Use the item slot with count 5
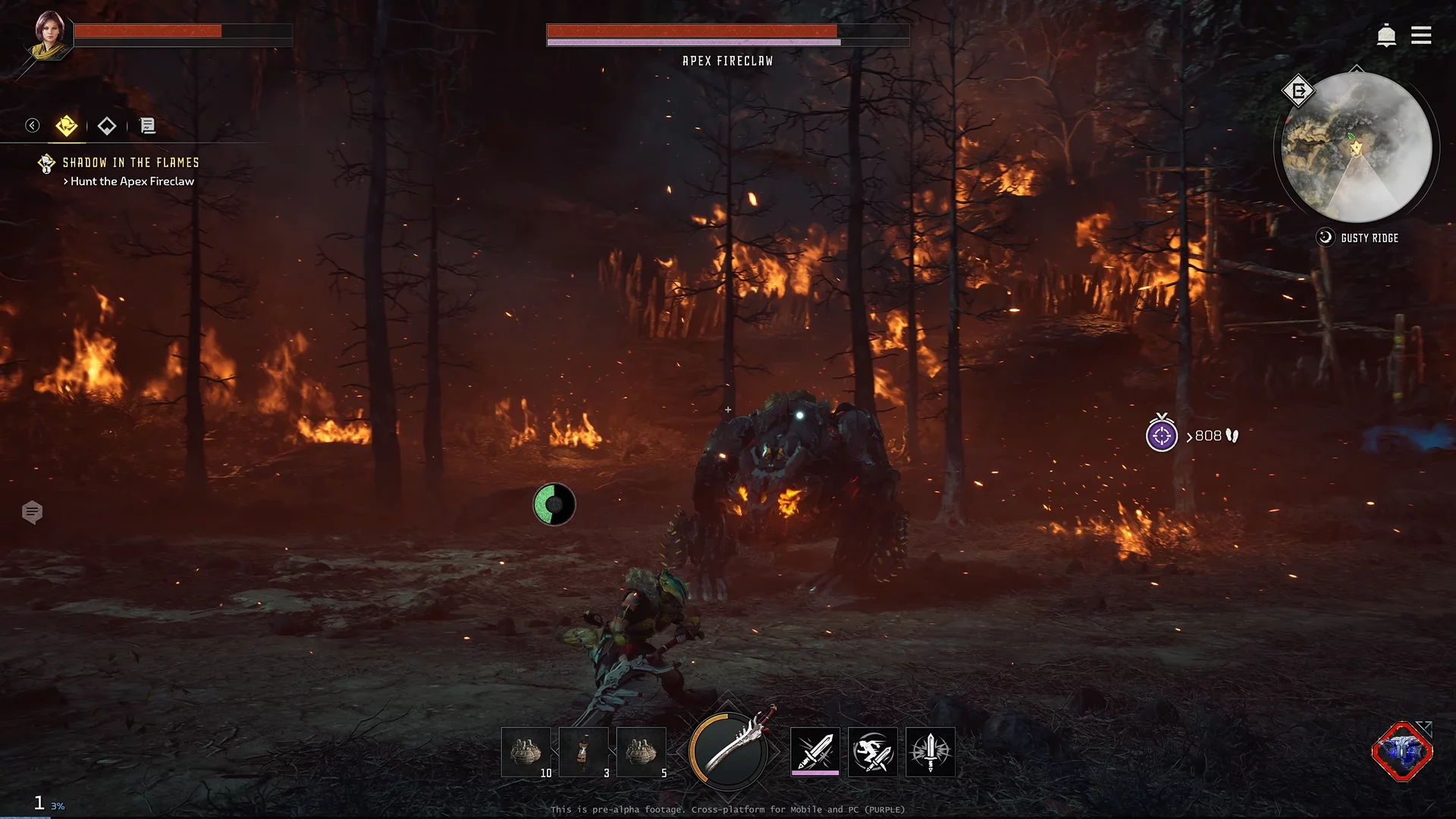Viewport: 1456px width, 819px height. (642, 752)
